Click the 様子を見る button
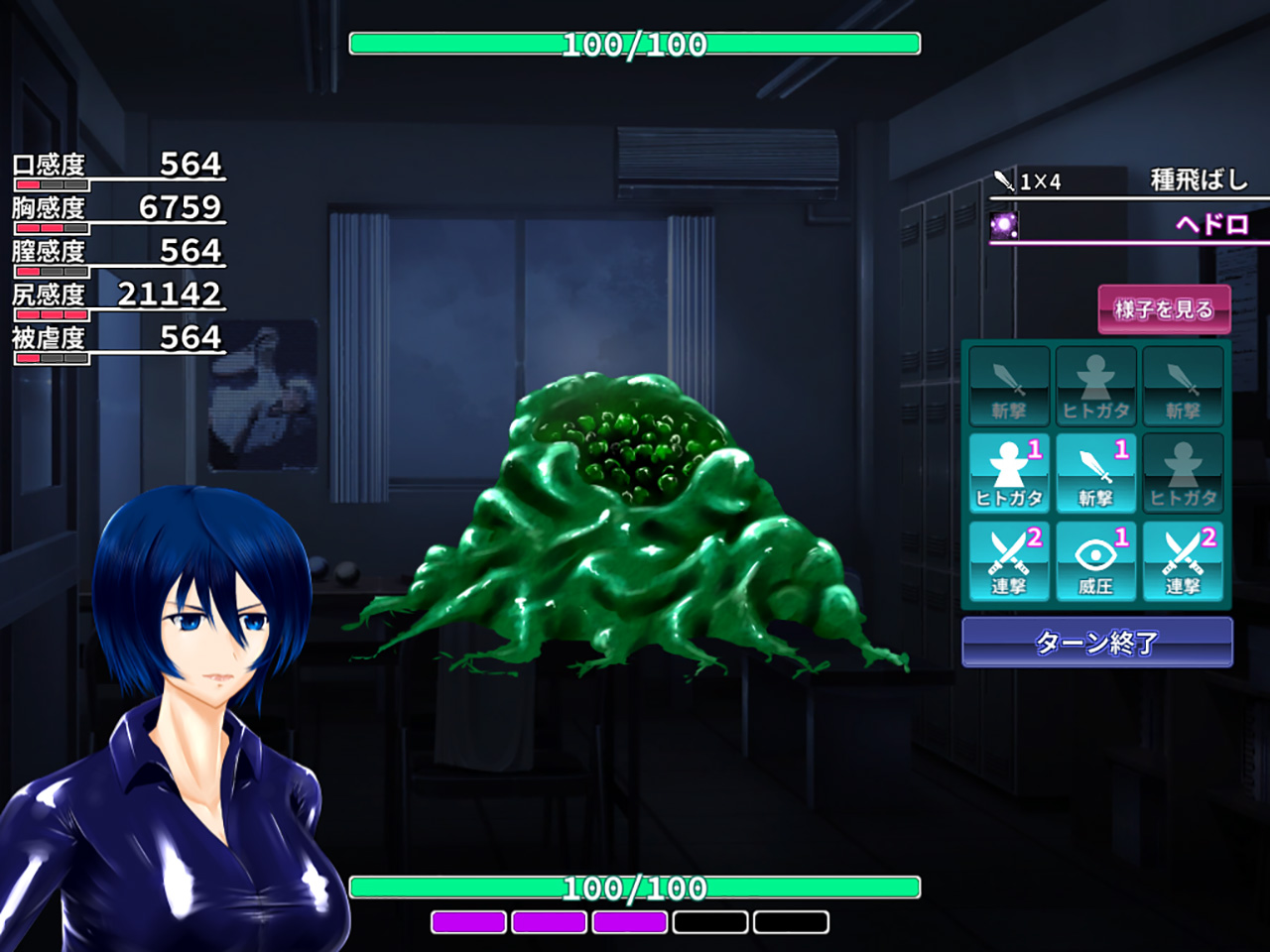 pyautogui.click(x=1164, y=309)
